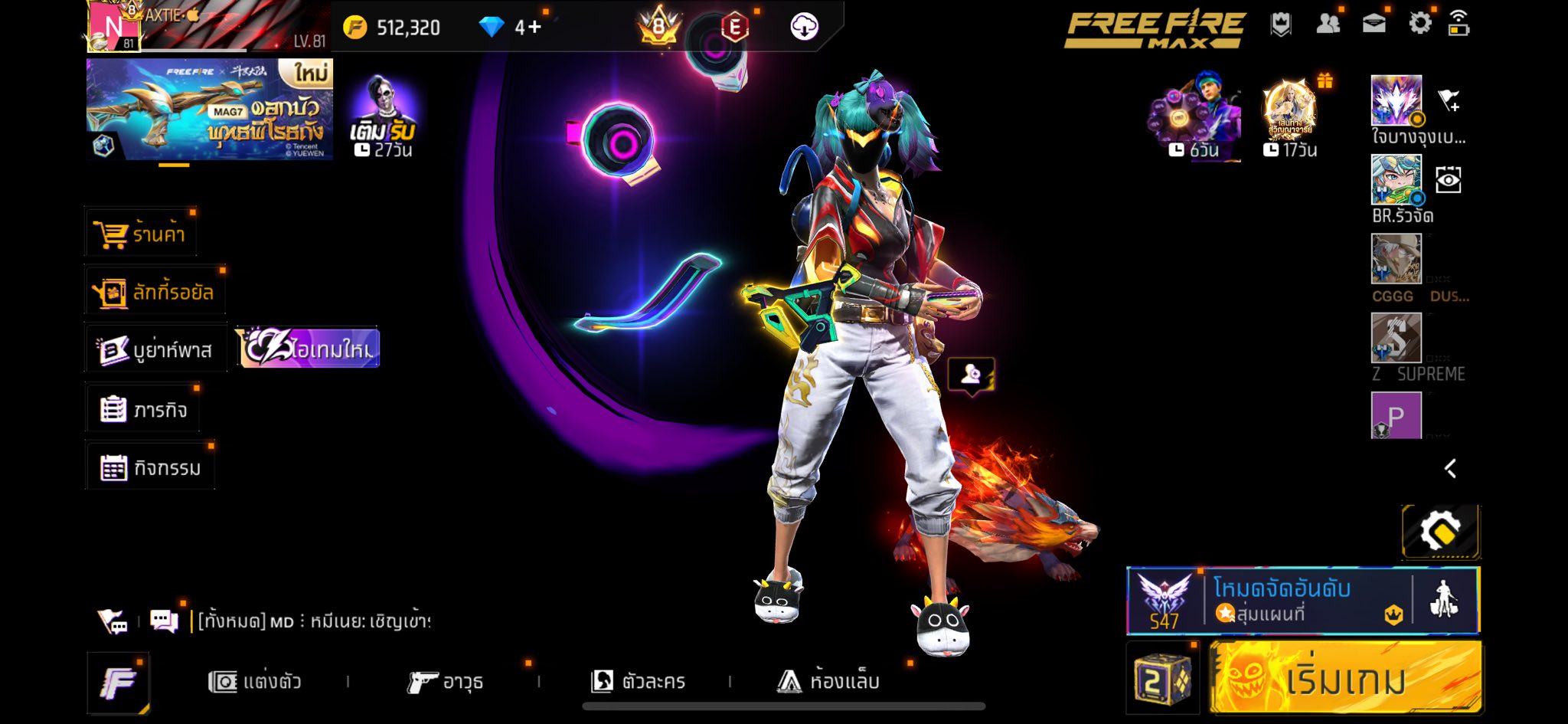The width and height of the screenshot is (1568, 724).
Task: Collapse the friends side panel arrow
Action: 1450,469
